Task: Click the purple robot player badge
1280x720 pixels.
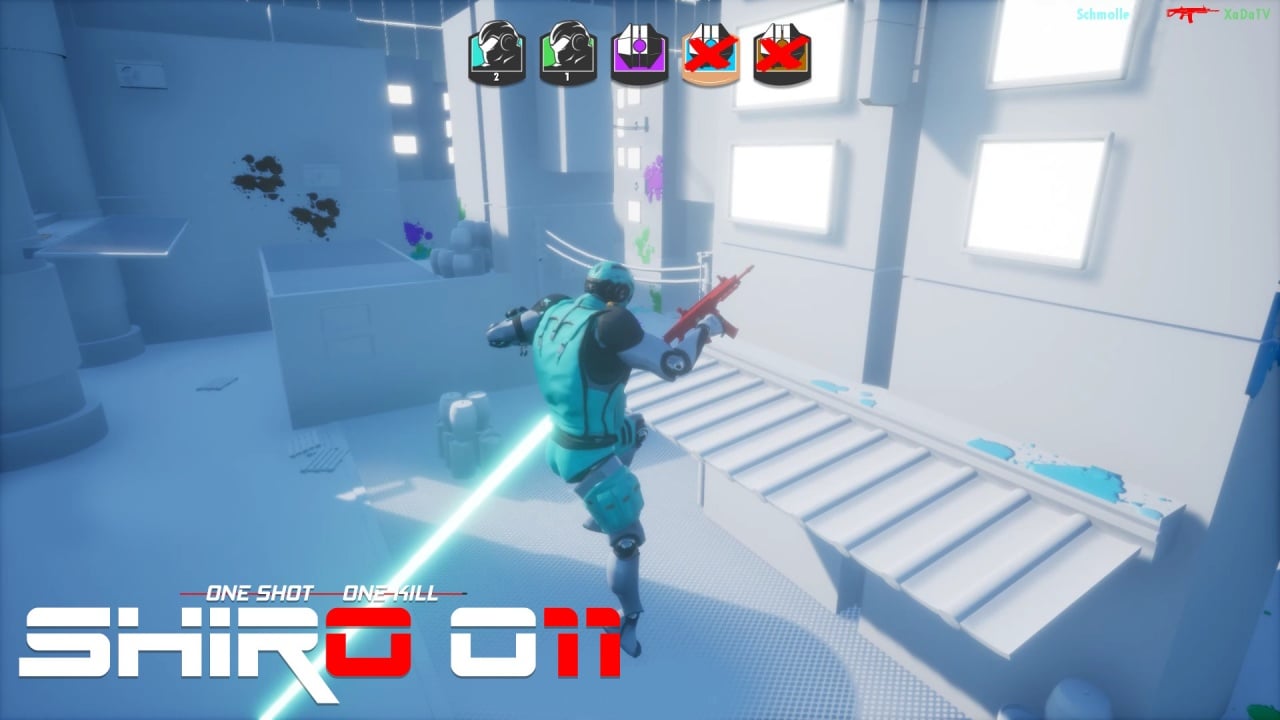Action: pyautogui.click(x=640, y=53)
